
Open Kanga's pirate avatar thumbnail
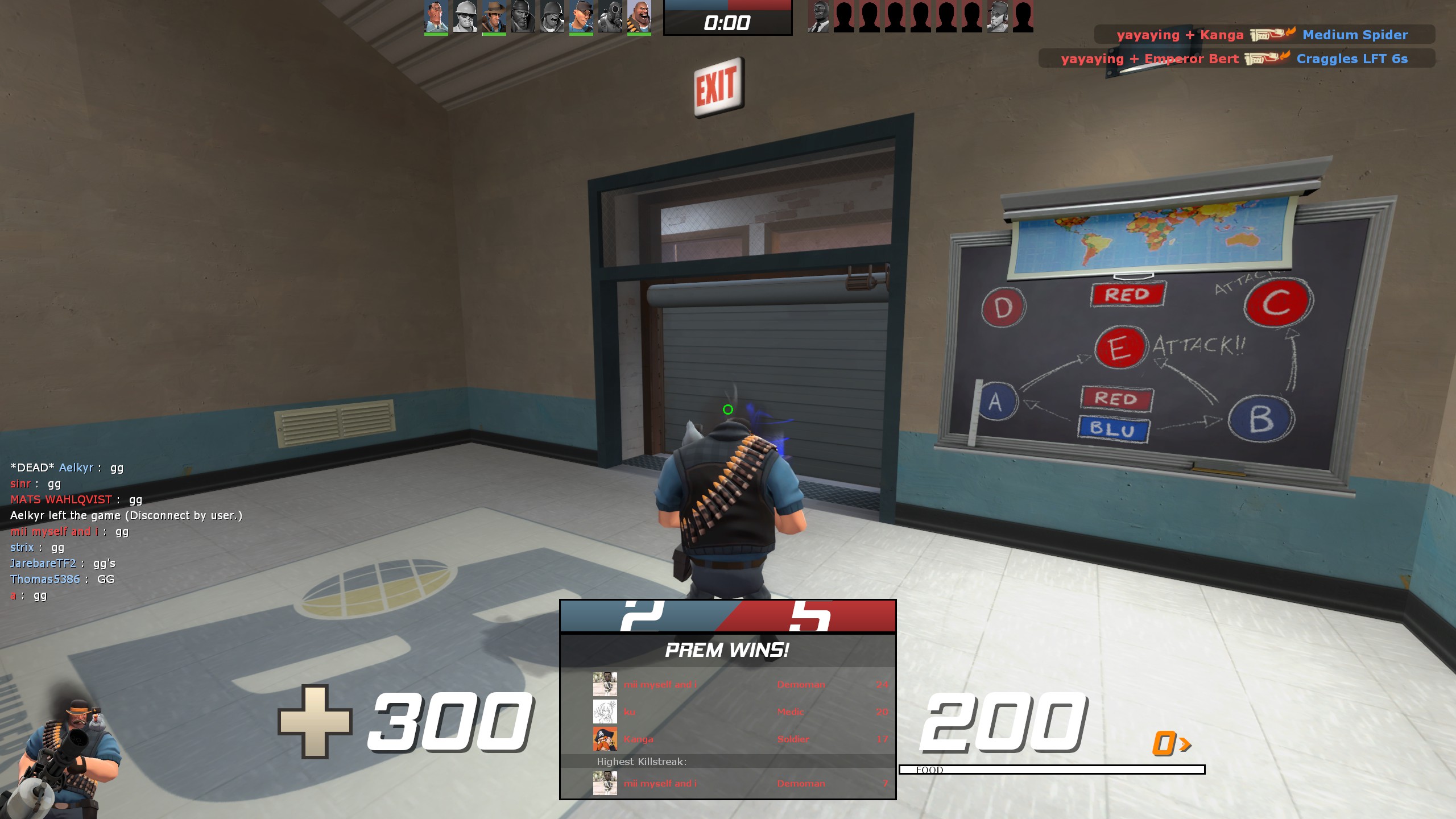coord(605,739)
